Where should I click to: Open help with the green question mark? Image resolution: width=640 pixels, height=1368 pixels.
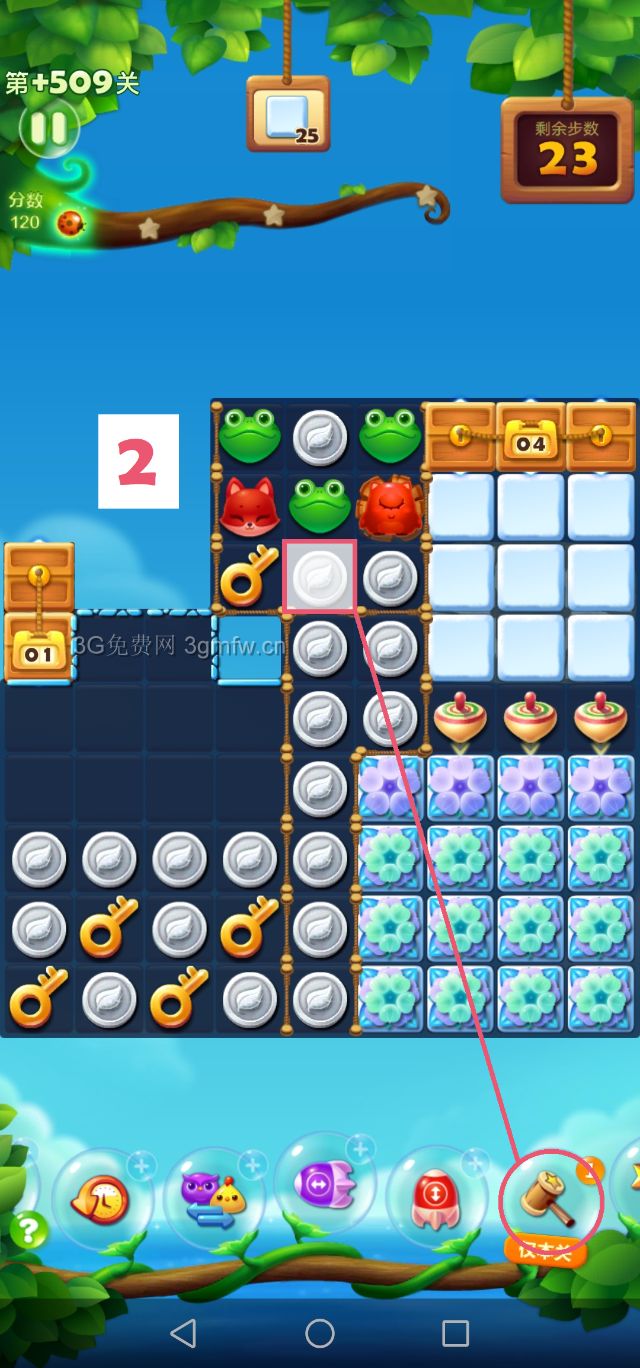28,1230
